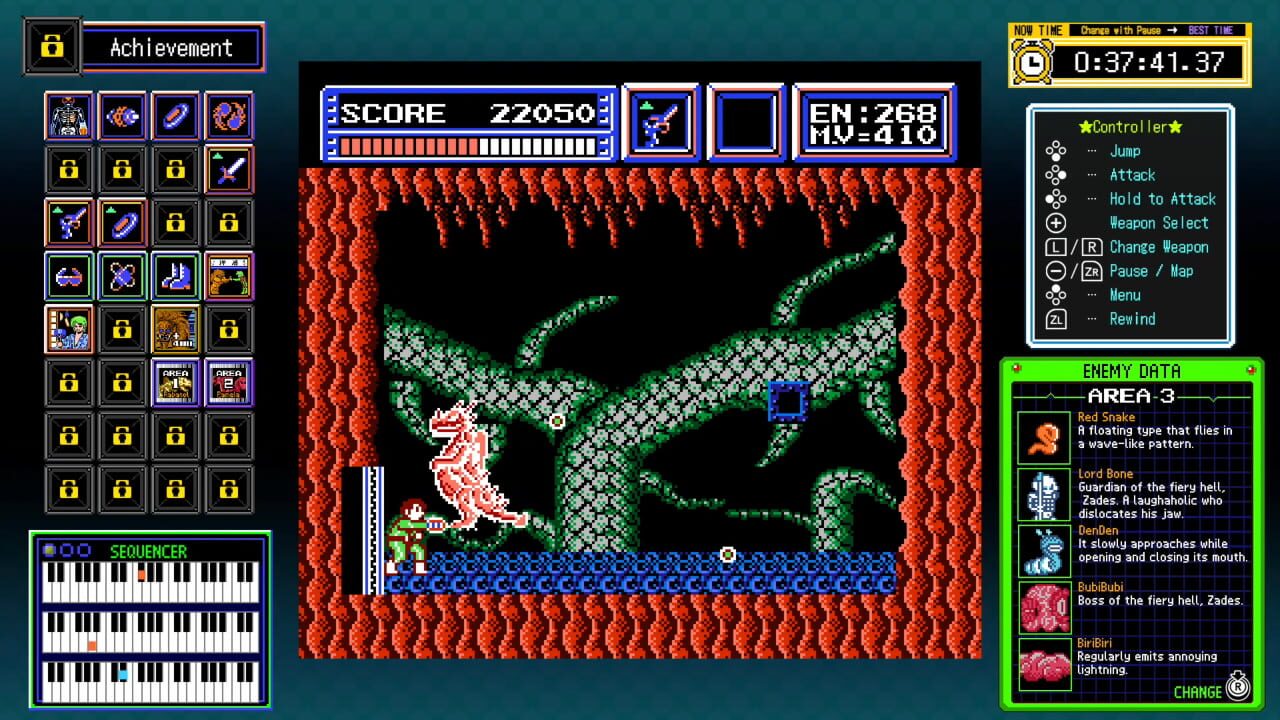Image resolution: width=1280 pixels, height=720 pixels.
Task: Select the goggles achievement icon
Action: (69, 276)
